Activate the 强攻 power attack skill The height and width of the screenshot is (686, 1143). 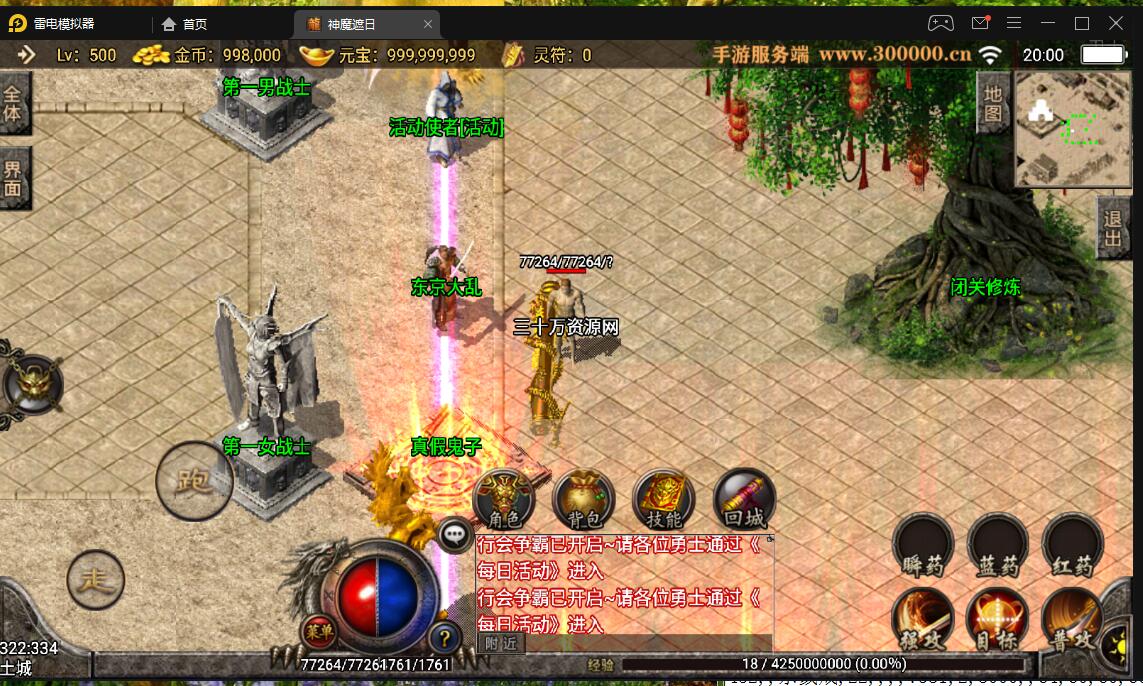(922, 621)
